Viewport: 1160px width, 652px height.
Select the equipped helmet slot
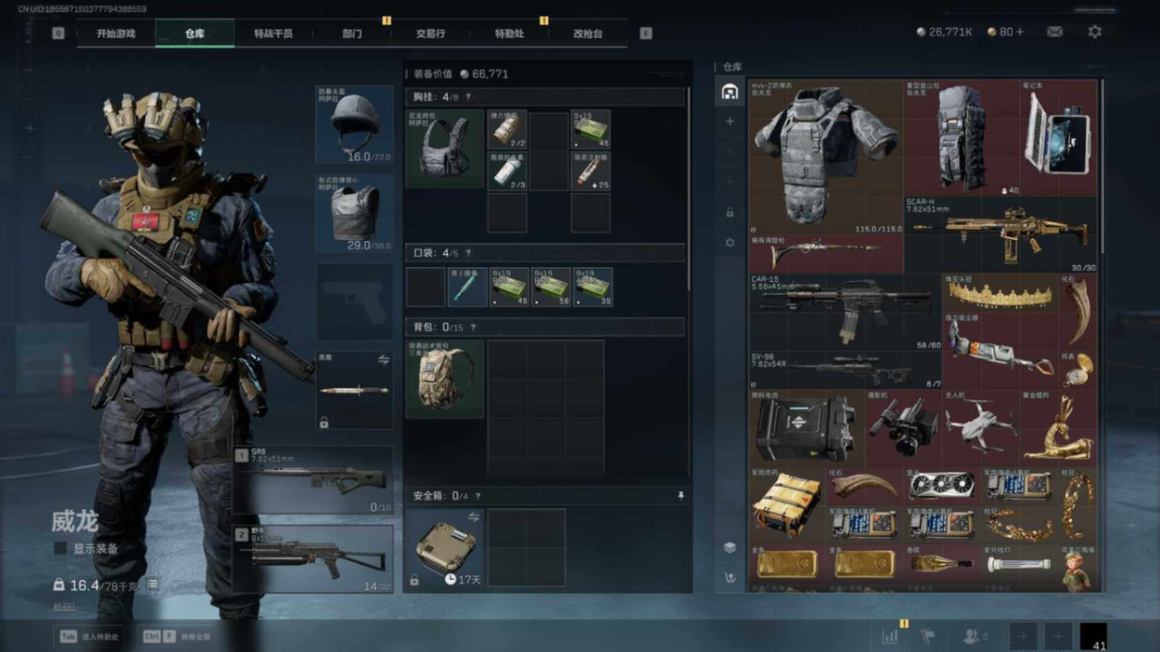pos(355,125)
